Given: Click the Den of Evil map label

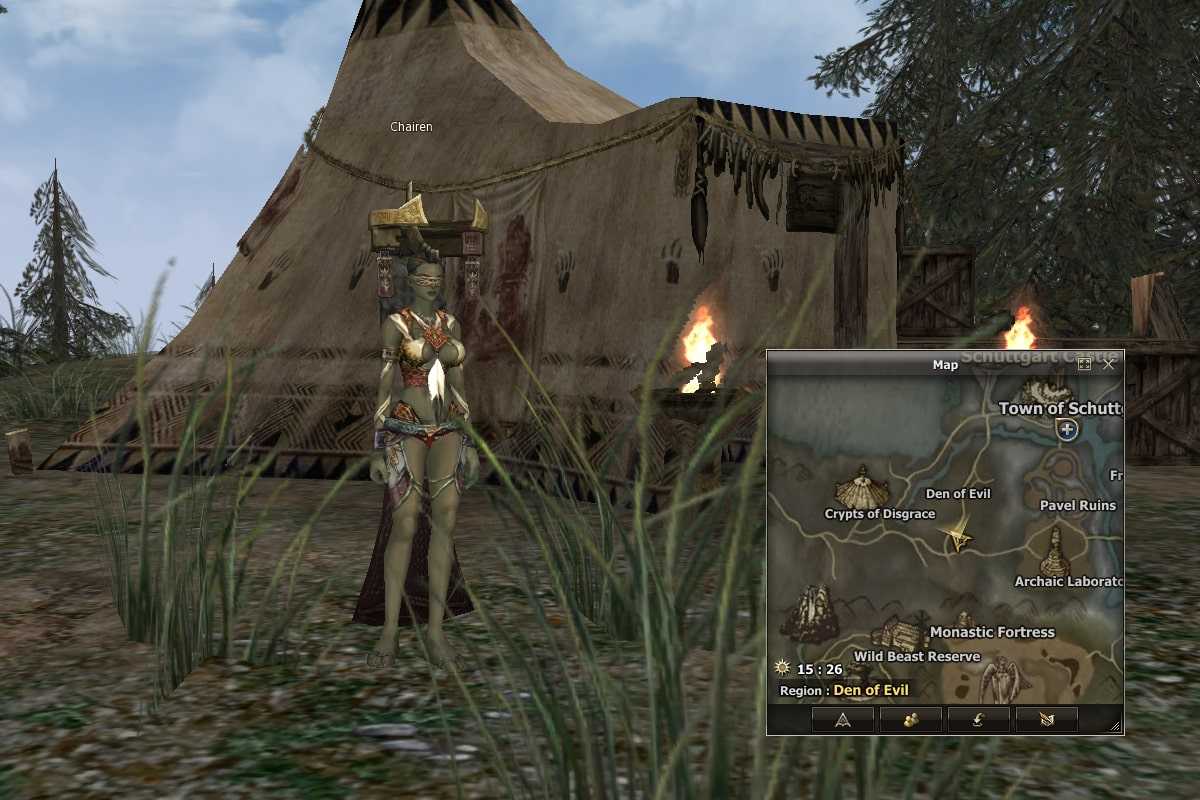Looking at the screenshot, I should [958, 494].
